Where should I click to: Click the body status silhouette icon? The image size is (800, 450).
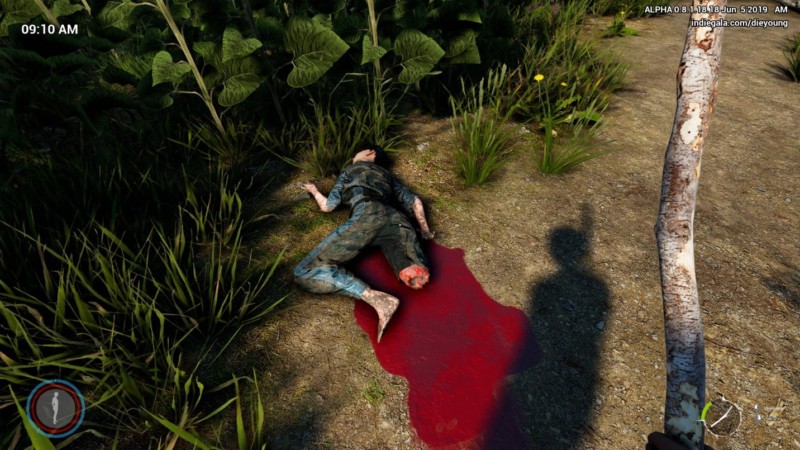coord(55,408)
